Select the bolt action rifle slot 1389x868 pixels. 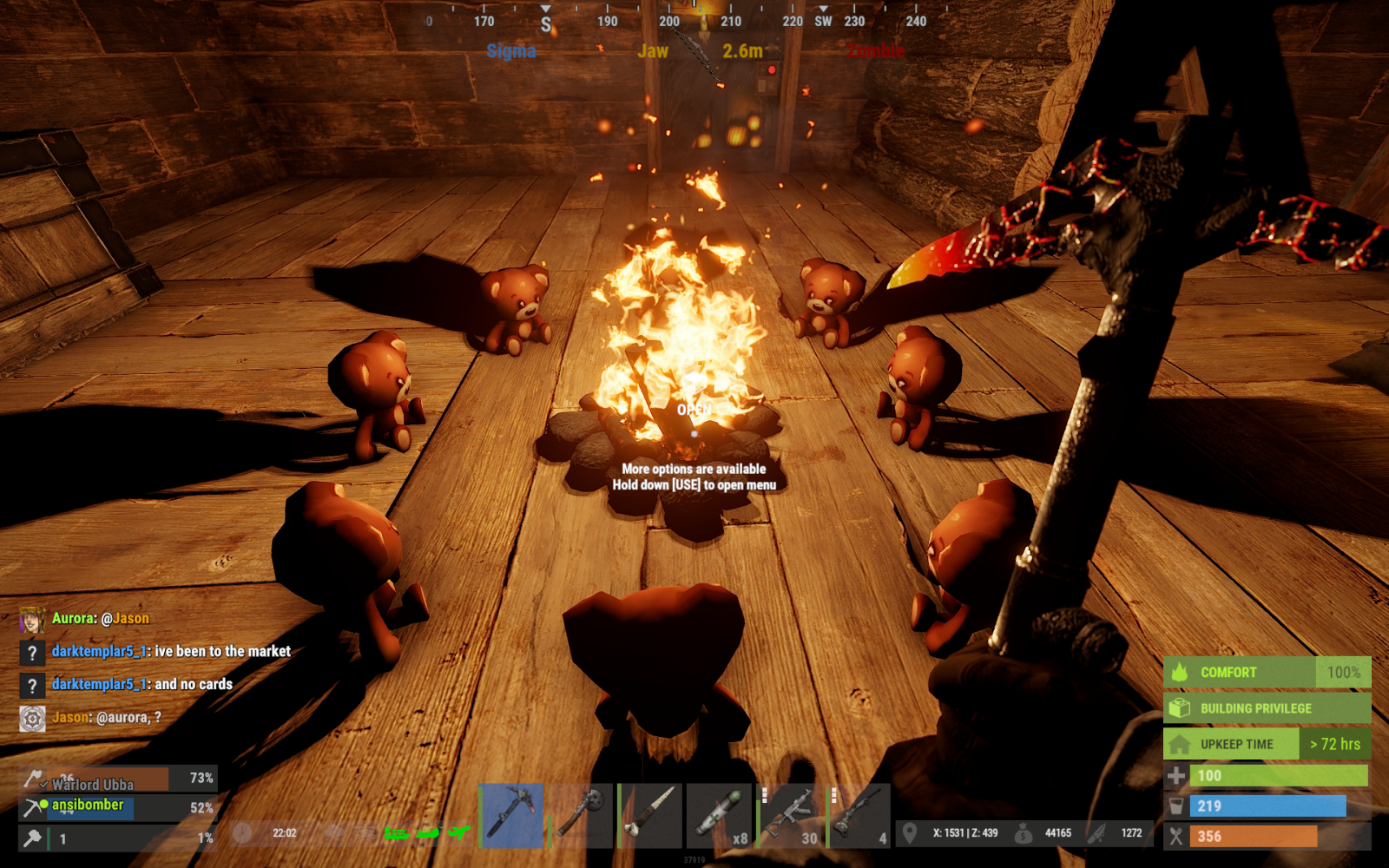point(859,816)
